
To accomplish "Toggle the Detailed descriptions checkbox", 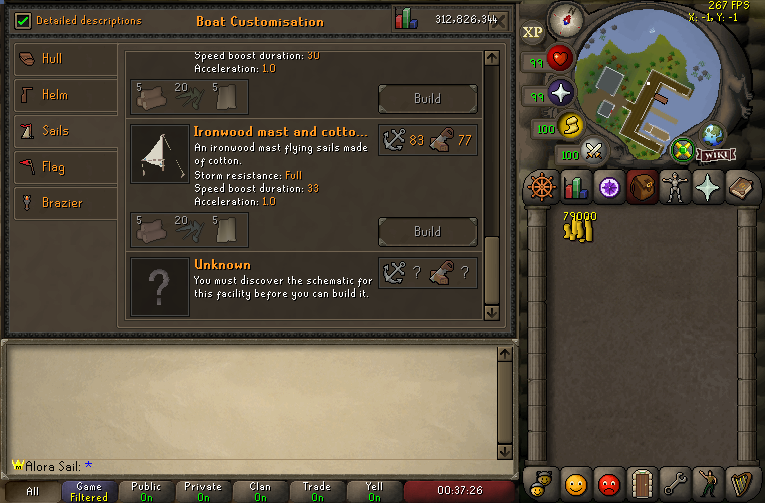I will coord(25,20).
